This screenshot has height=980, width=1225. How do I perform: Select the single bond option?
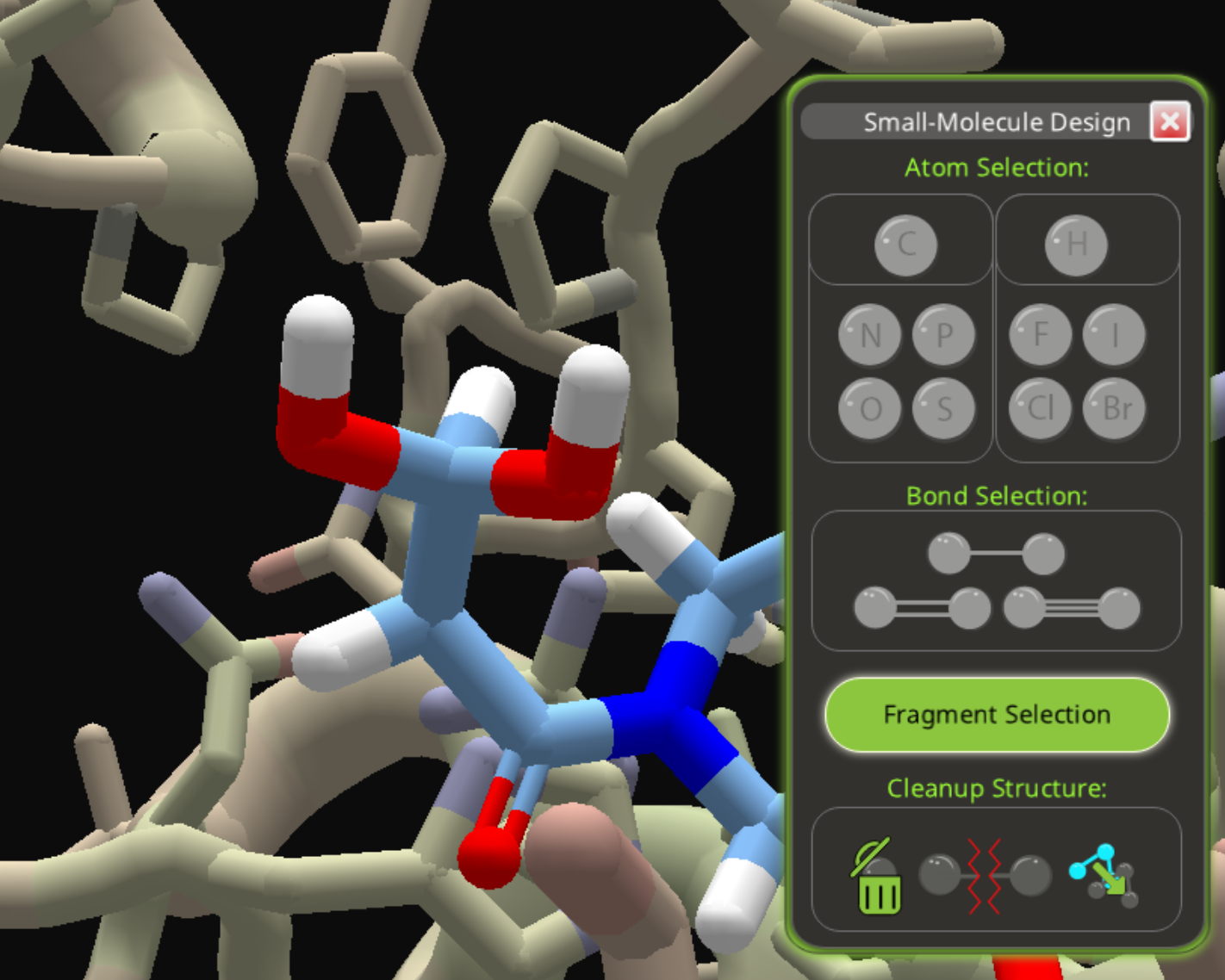[996, 554]
